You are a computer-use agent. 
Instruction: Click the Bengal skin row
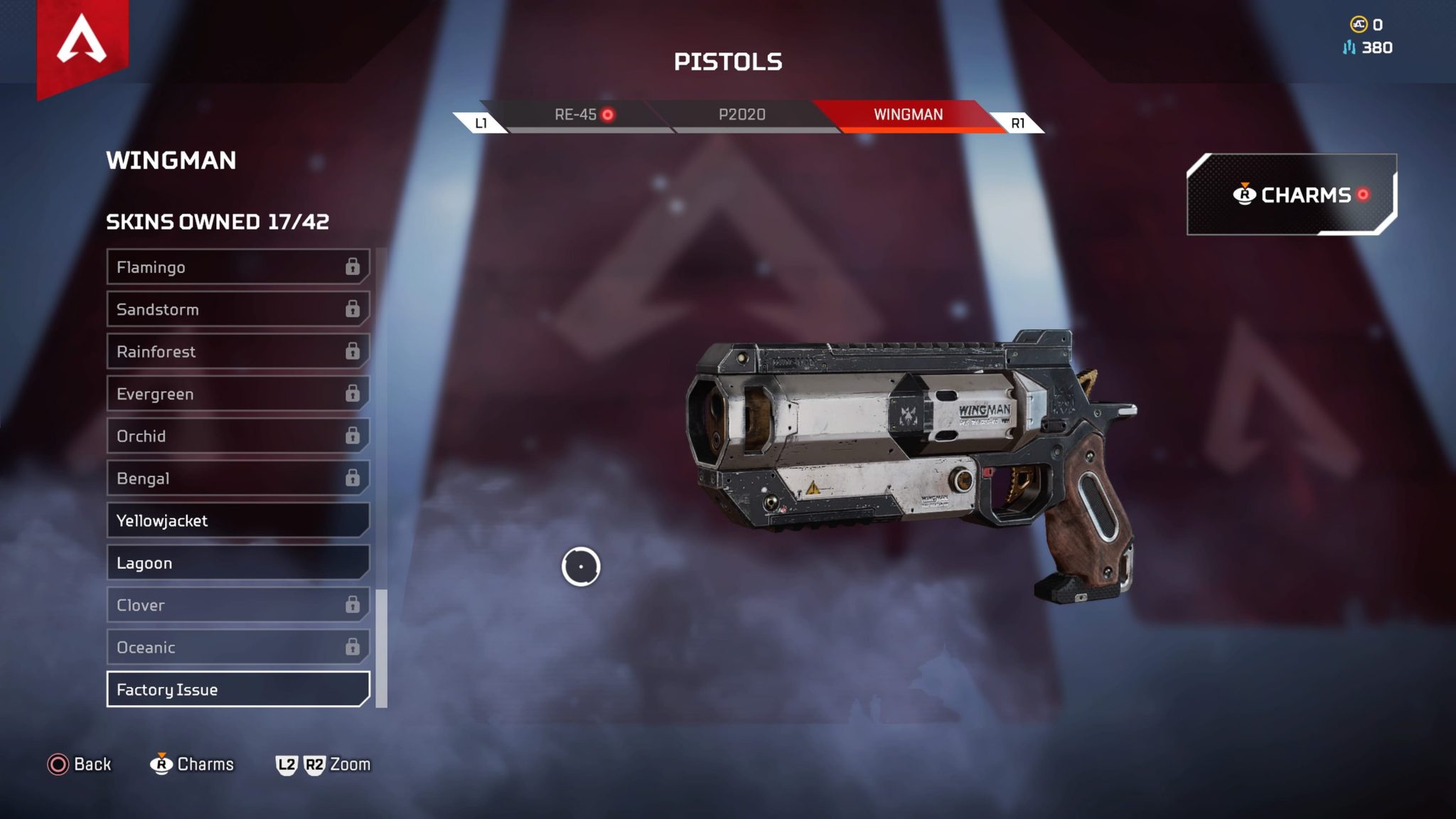pos(237,478)
